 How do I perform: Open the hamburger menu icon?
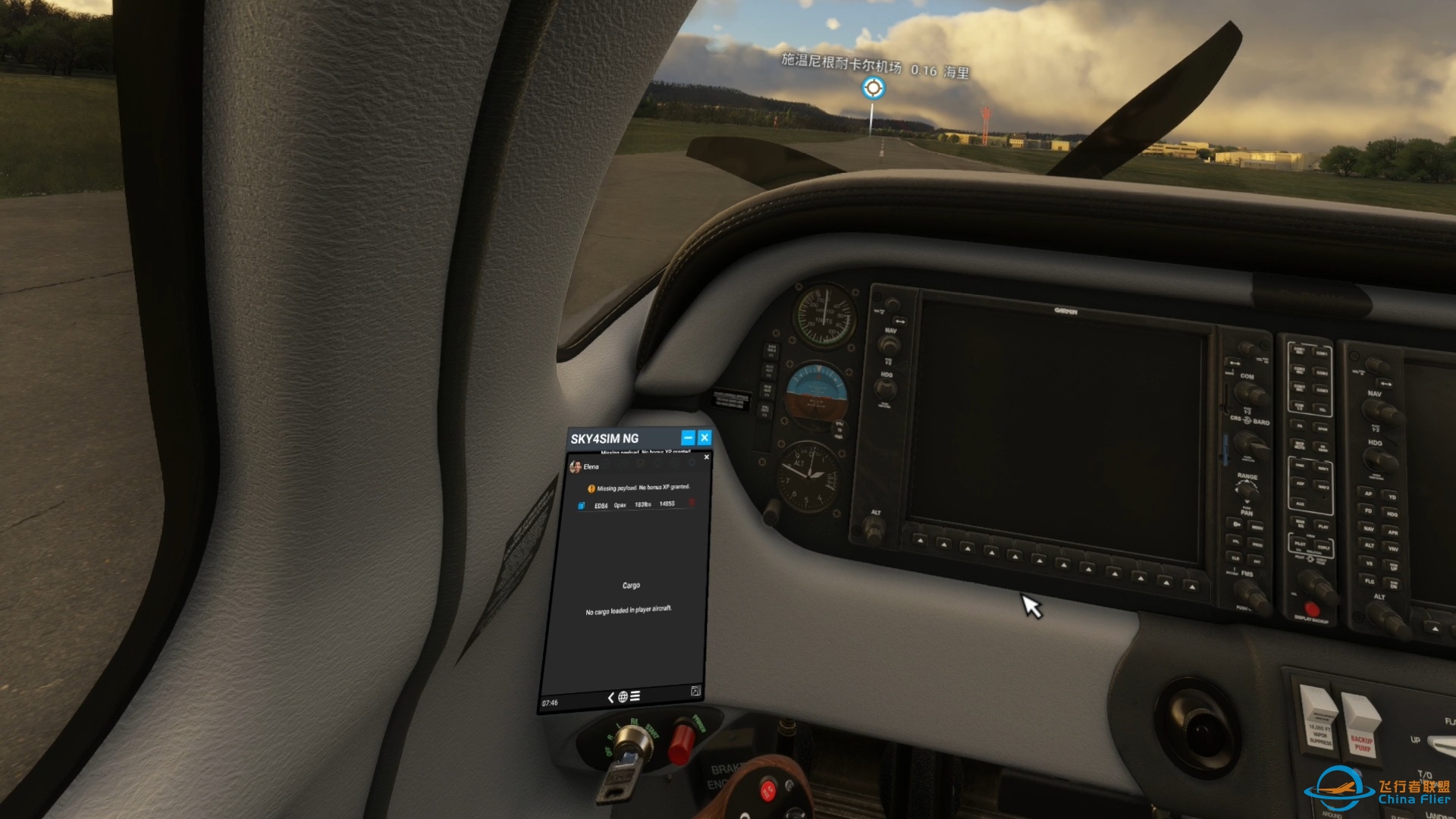(635, 696)
